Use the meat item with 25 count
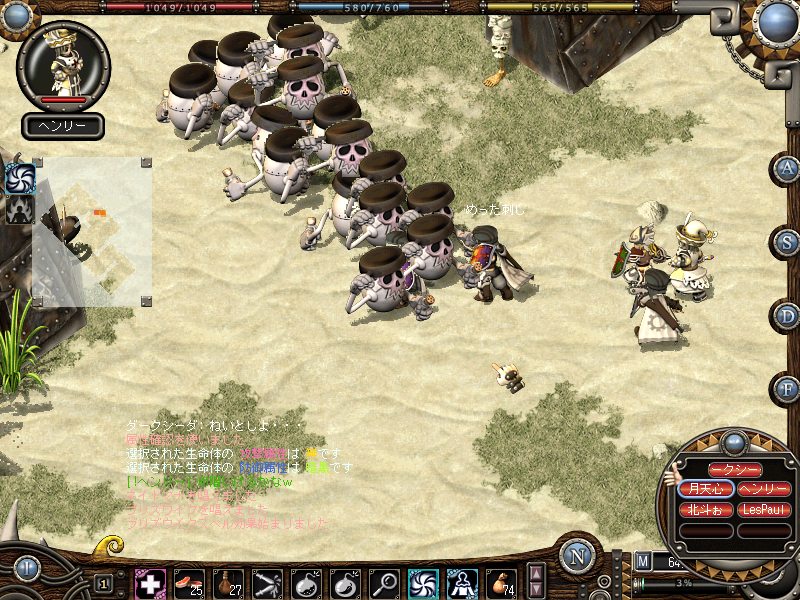This screenshot has height=600, width=800. pos(189,583)
